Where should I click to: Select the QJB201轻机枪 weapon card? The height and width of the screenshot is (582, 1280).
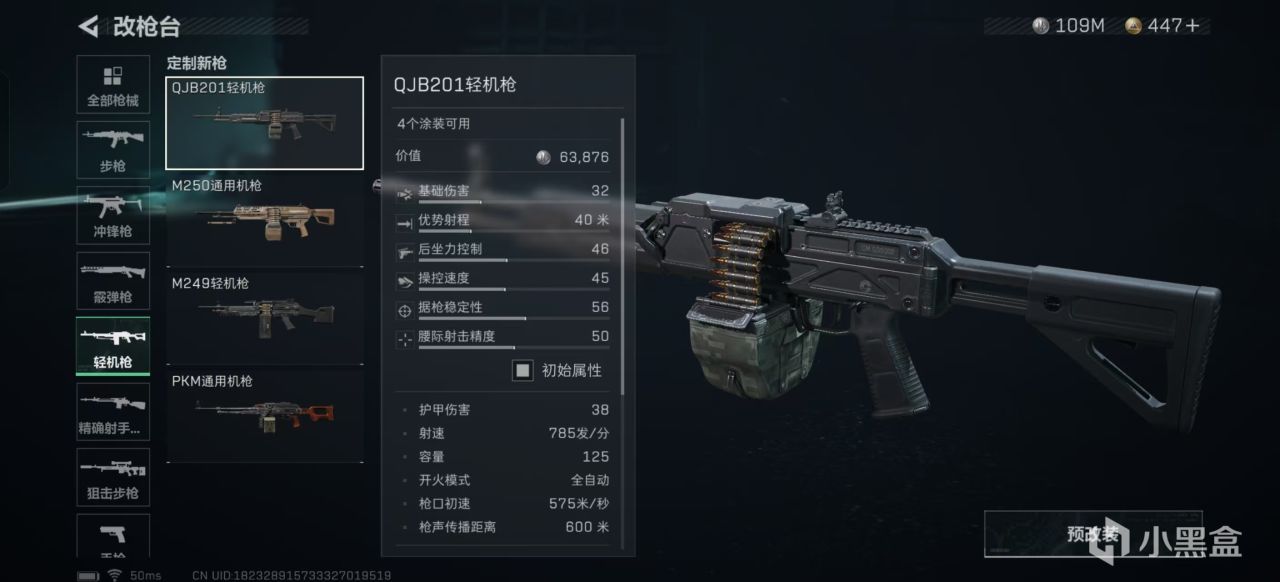tap(264, 123)
